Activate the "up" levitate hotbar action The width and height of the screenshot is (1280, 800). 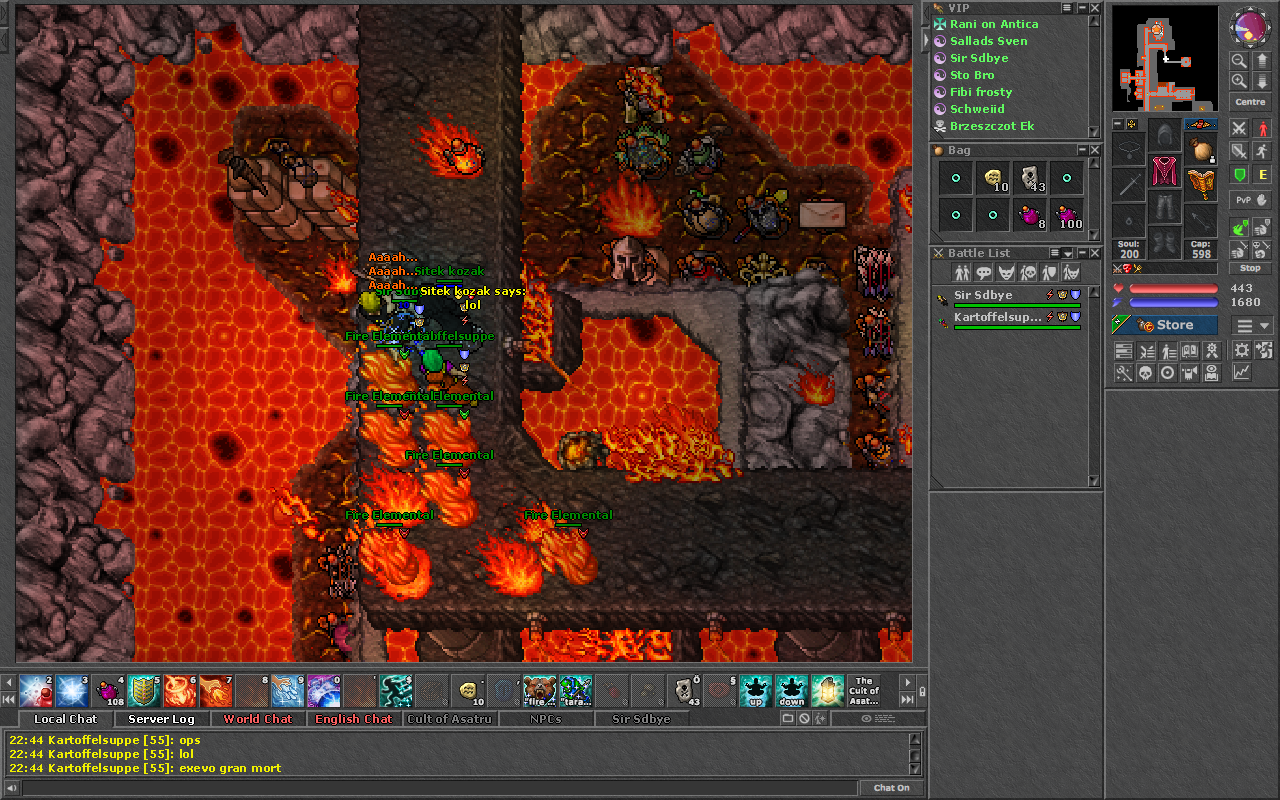coord(755,690)
